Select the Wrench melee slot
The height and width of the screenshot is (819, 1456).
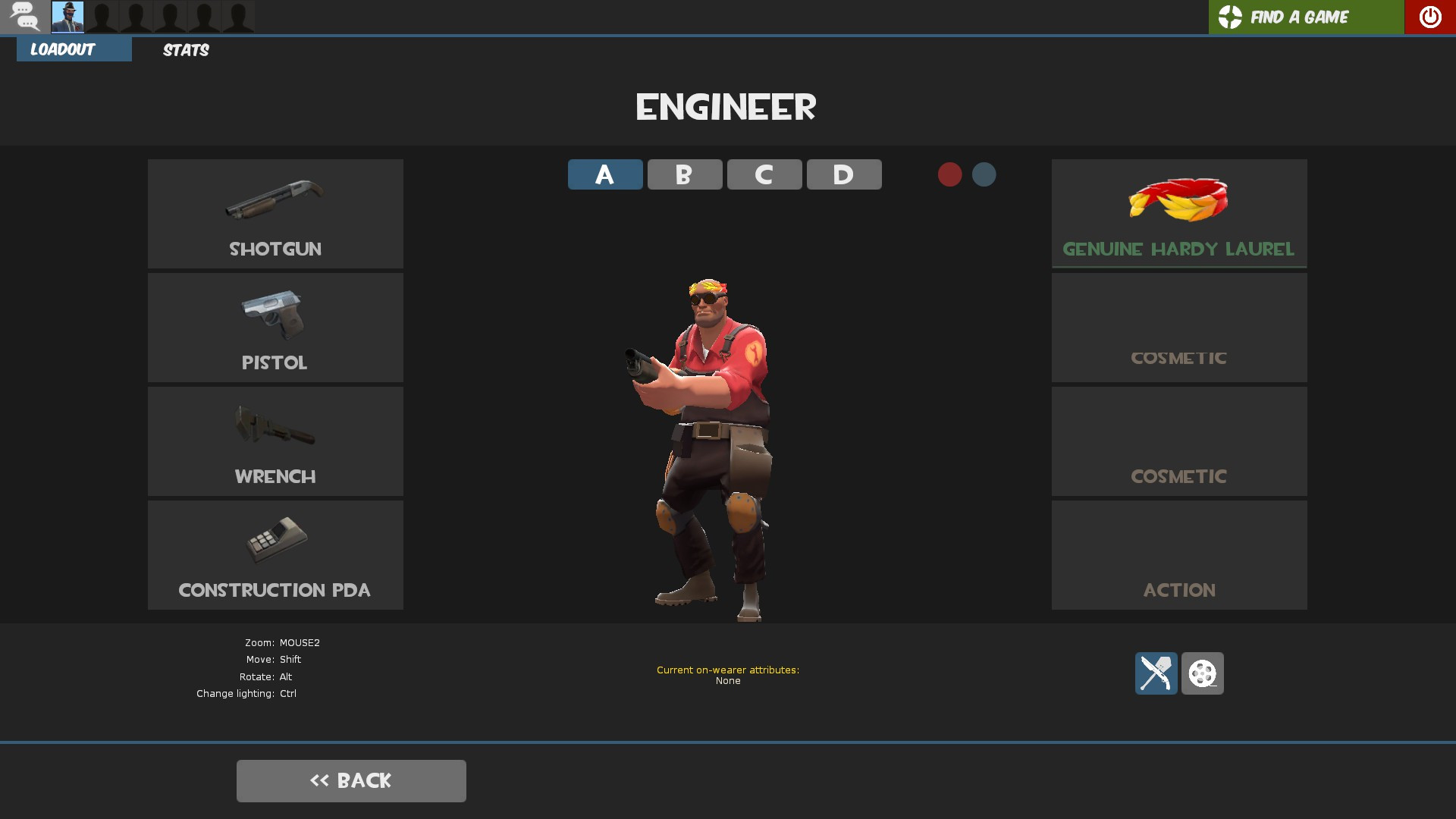(275, 441)
